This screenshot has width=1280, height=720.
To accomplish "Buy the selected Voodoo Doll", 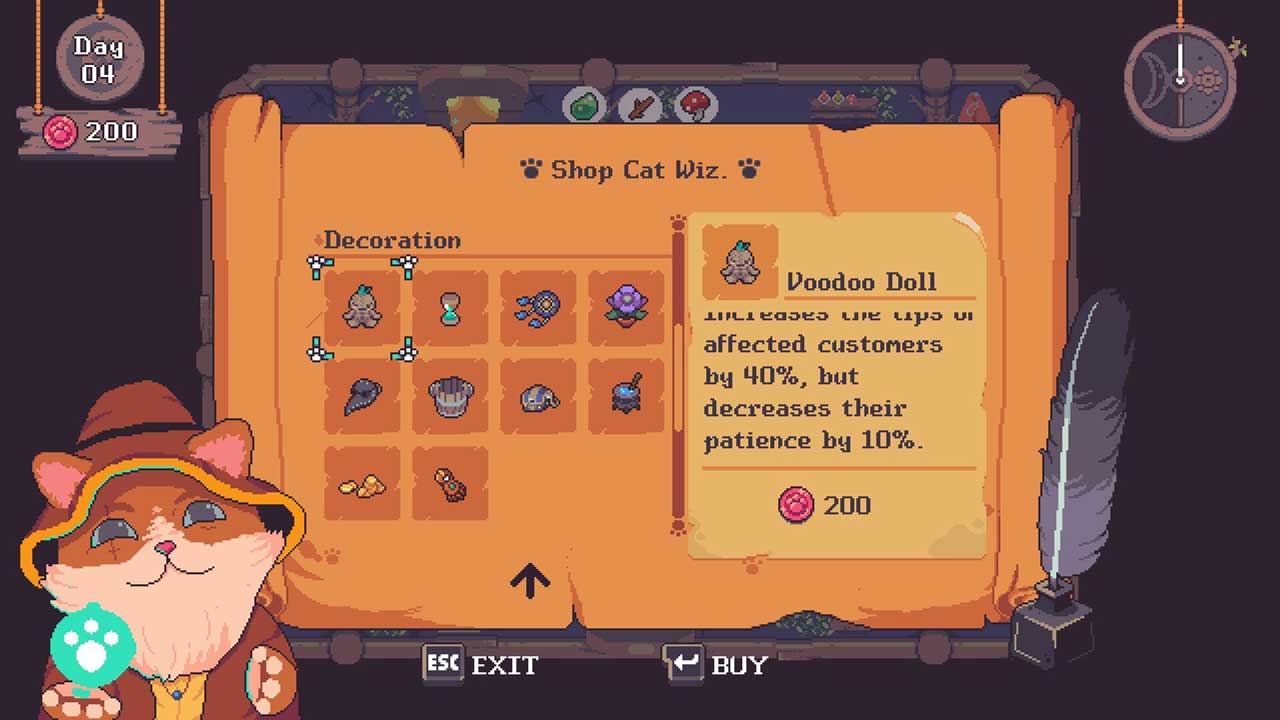I will pos(716,665).
